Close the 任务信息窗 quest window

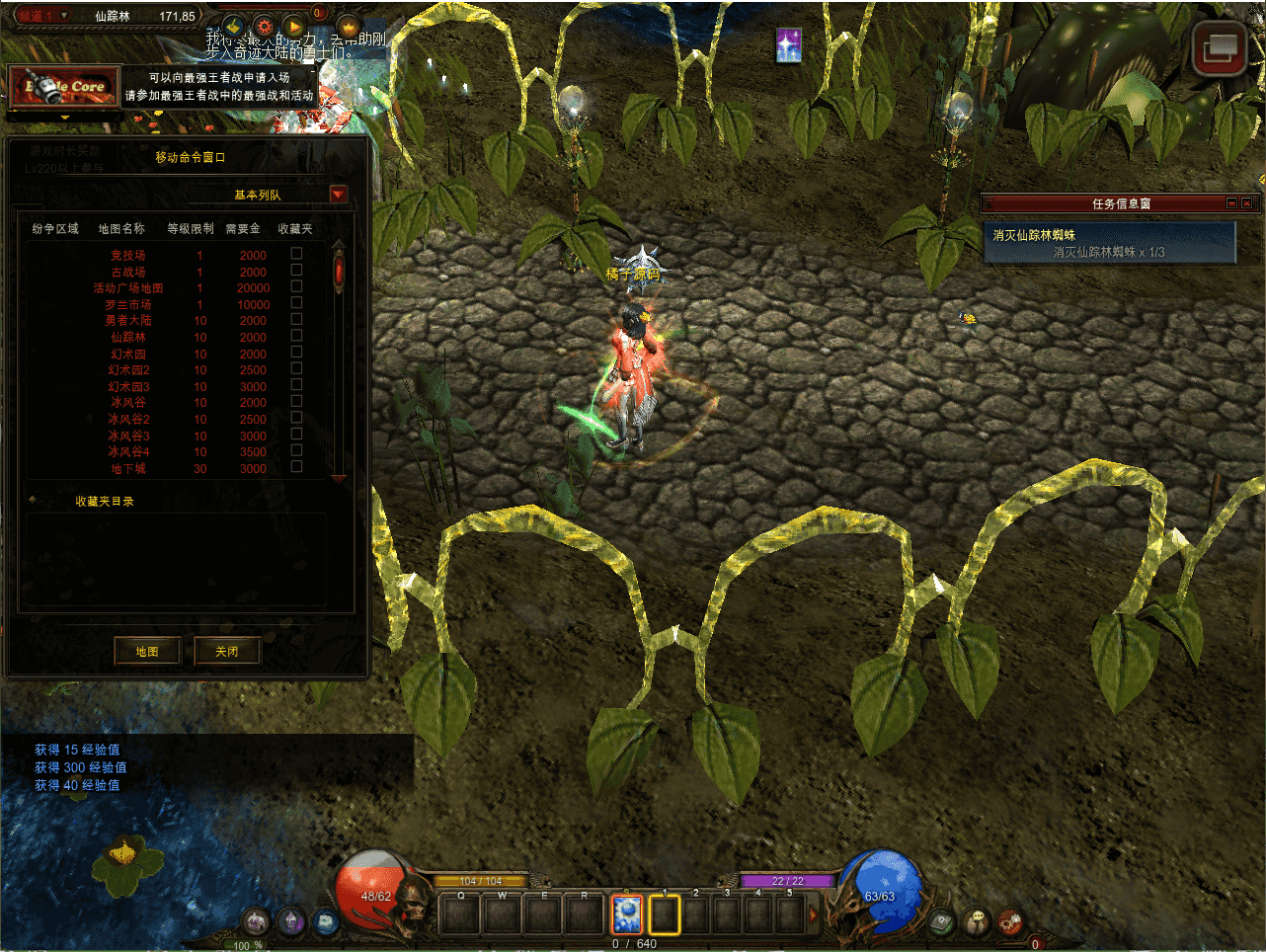click(1246, 203)
